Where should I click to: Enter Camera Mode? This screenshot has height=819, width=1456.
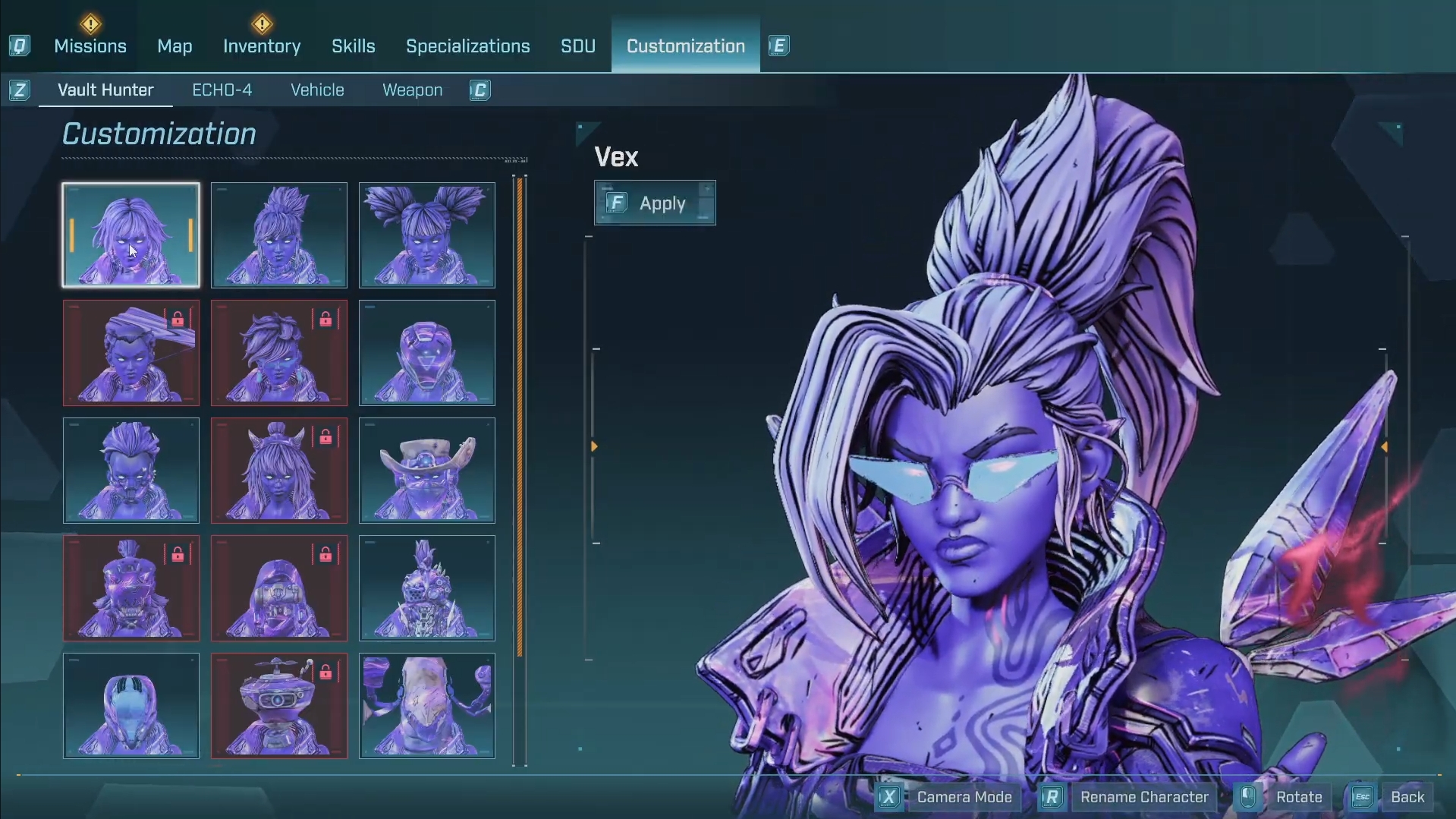pyautogui.click(x=949, y=797)
